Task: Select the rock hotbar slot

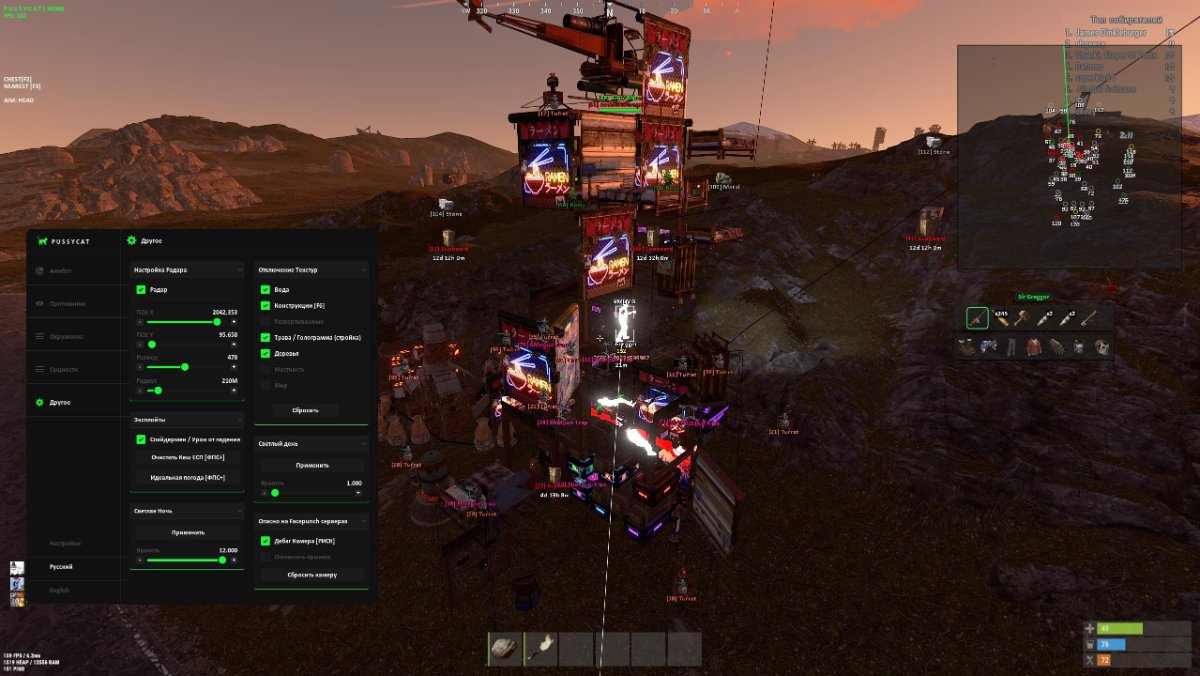Action: (504, 649)
